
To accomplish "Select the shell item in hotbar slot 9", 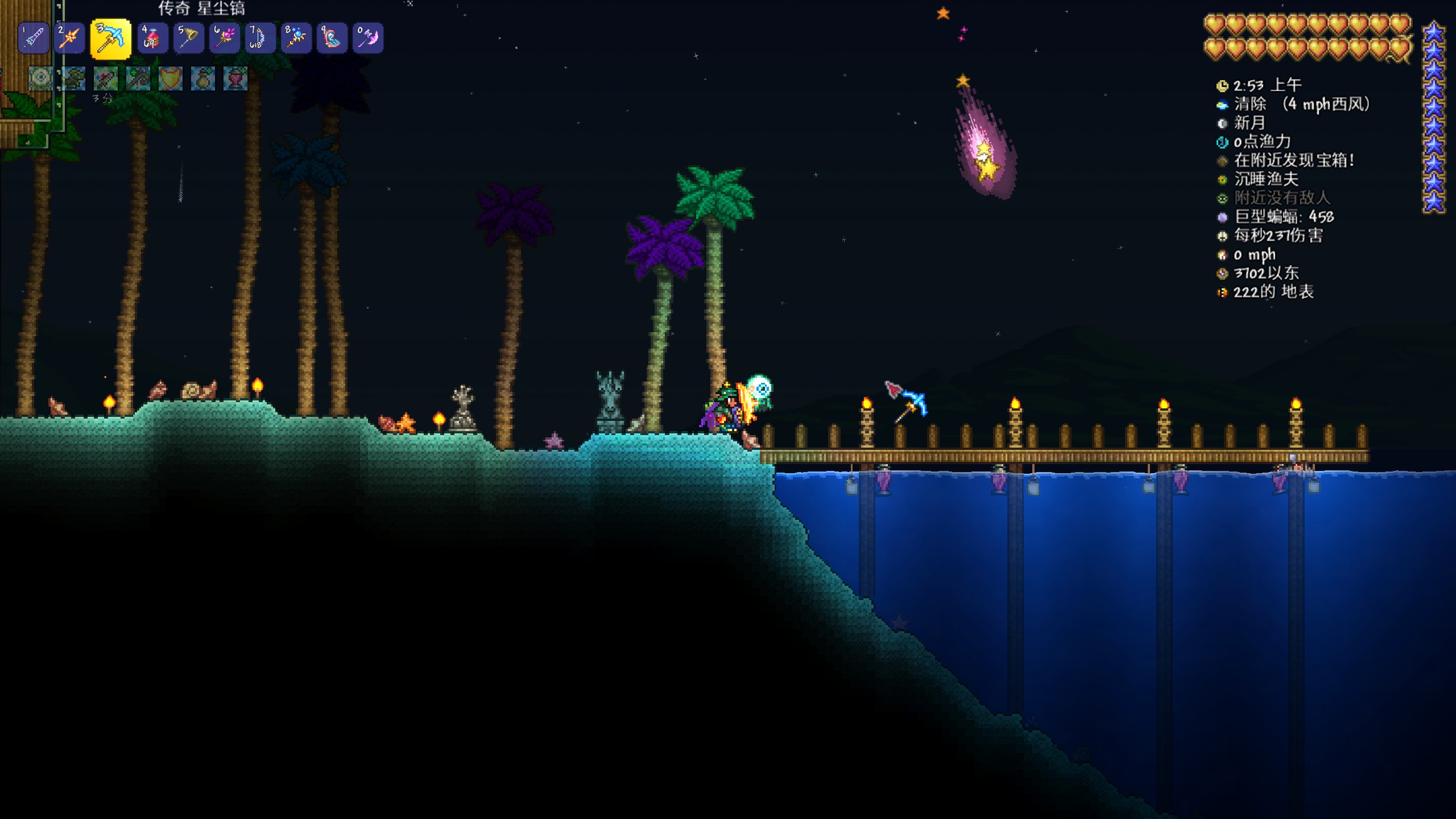I will tap(332, 38).
